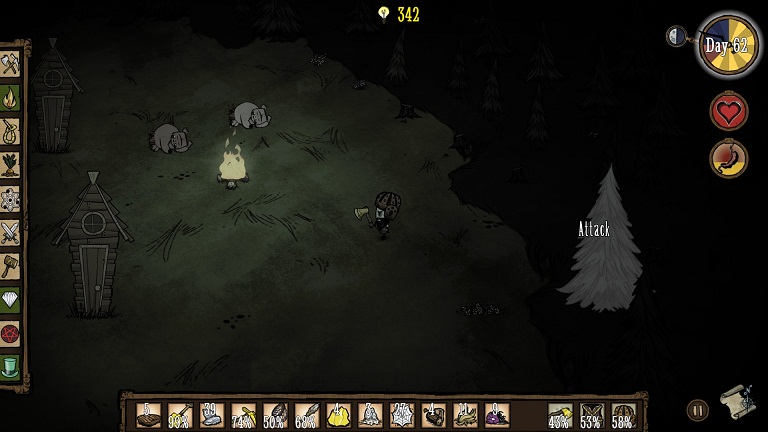Select the equipped axe hand slot
The image size is (768, 432).
(561, 414)
